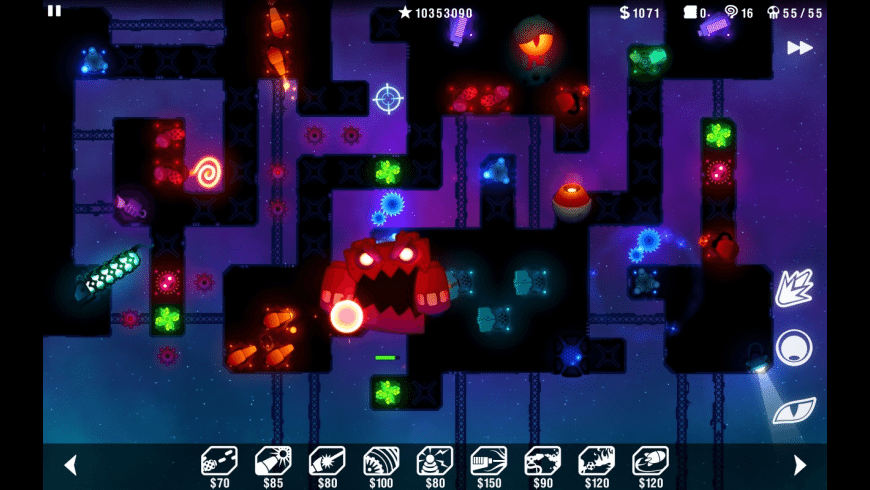Show next towers with right arrow
Image resolution: width=870 pixels, height=490 pixels.
799,465
